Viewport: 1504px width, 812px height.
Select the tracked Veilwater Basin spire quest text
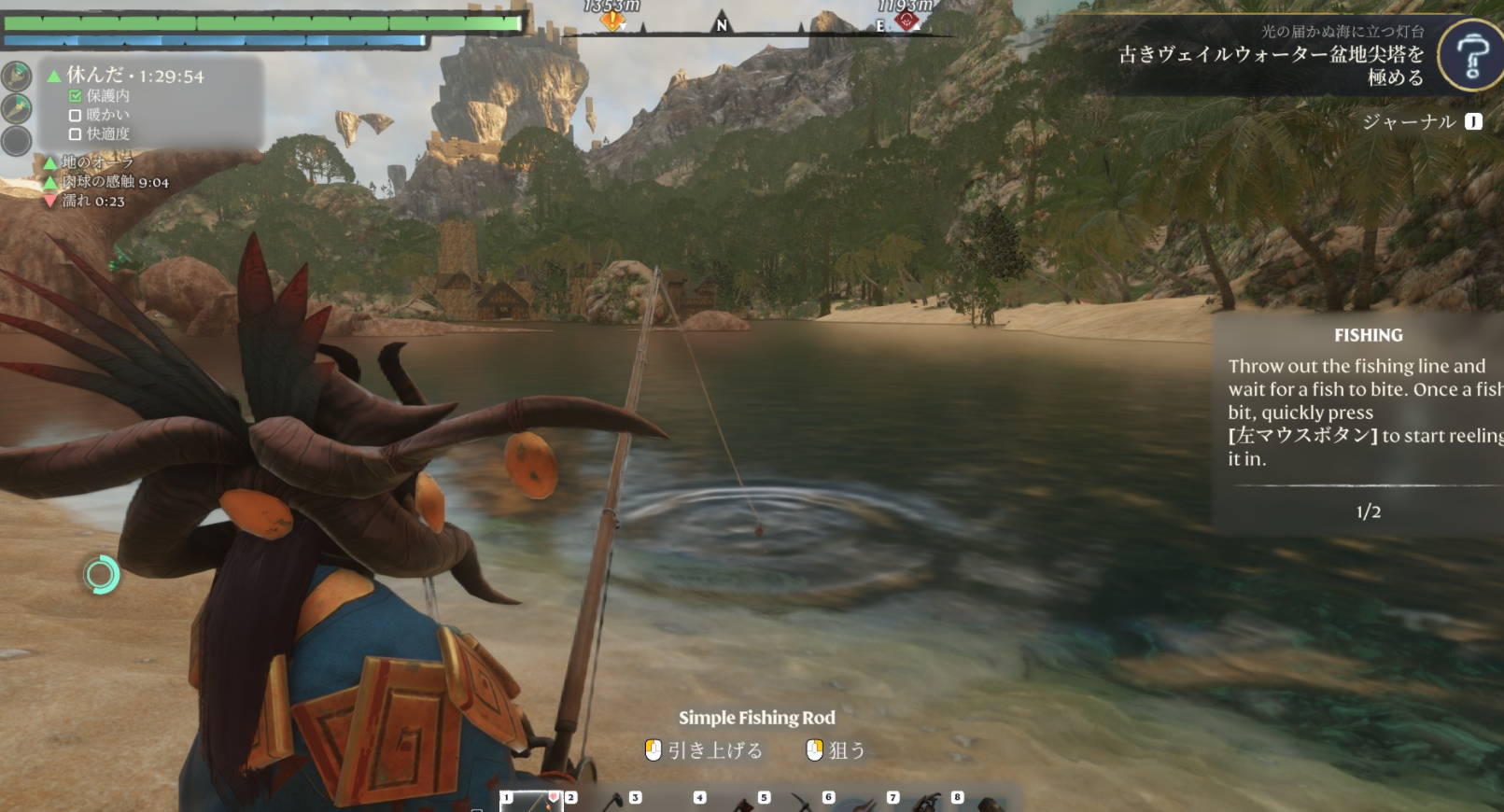[1271, 65]
